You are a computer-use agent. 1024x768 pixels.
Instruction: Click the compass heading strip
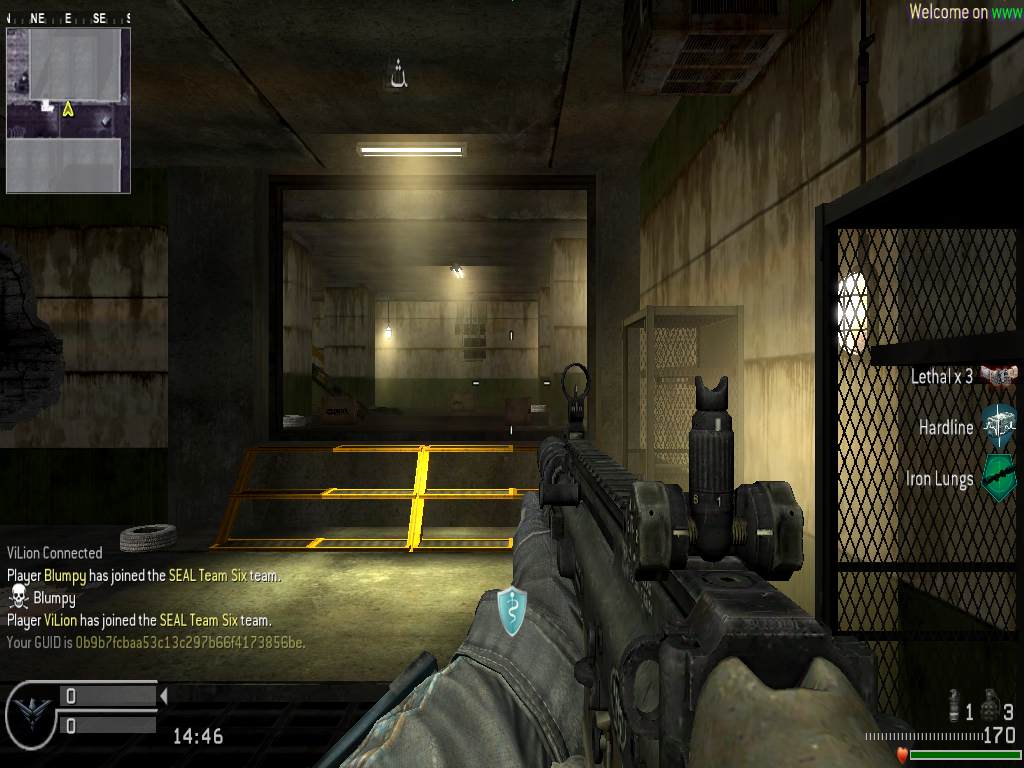point(68,18)
